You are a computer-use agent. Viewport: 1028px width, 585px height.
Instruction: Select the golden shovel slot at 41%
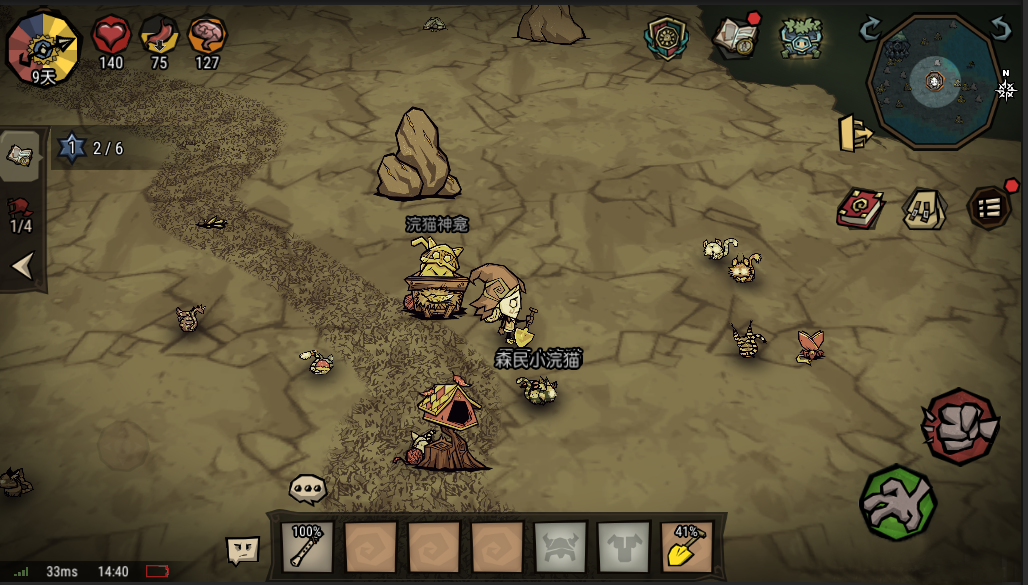point(686,547)
